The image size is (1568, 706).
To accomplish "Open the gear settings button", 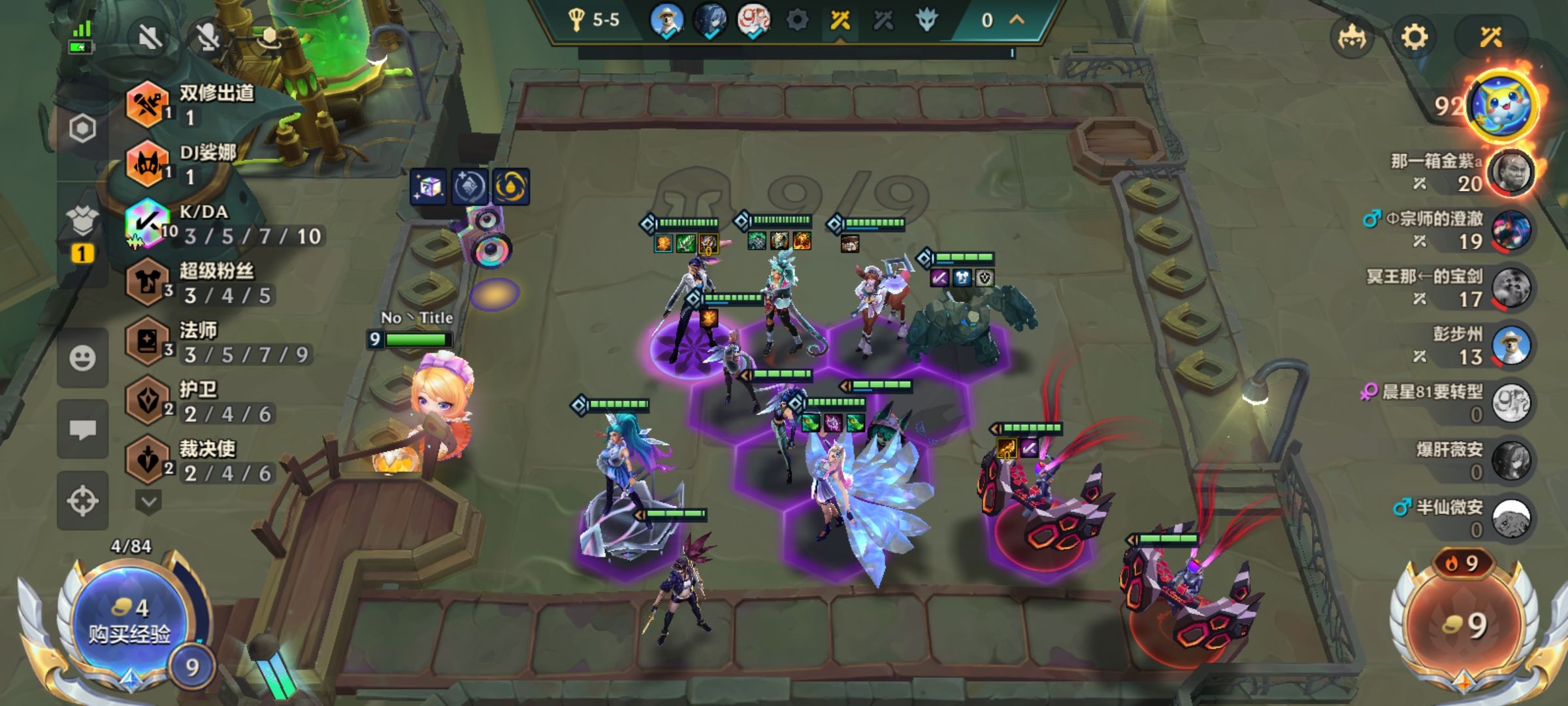I will coord(1414,37).
